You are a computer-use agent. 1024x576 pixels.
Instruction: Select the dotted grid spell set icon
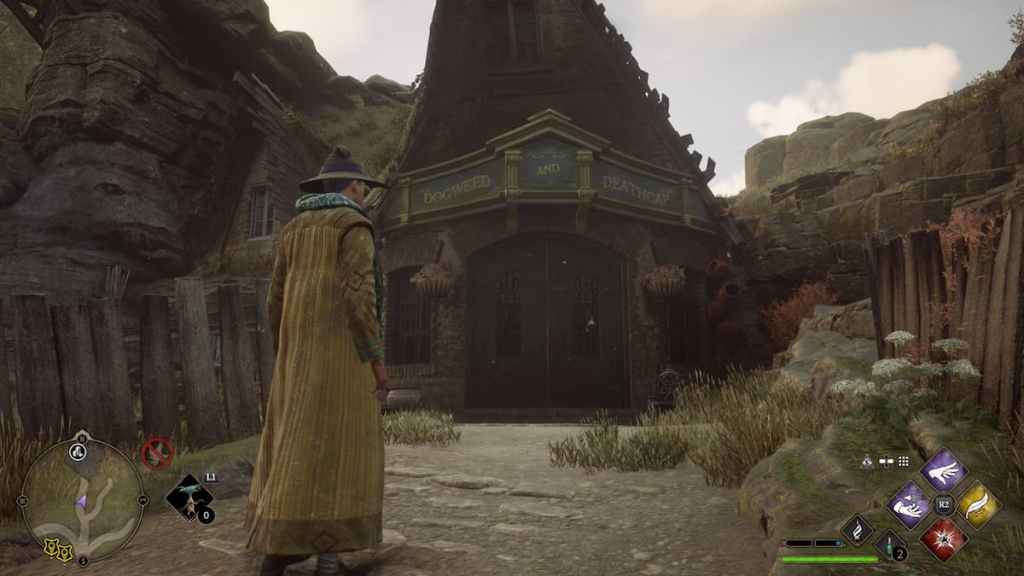point(903,461)
